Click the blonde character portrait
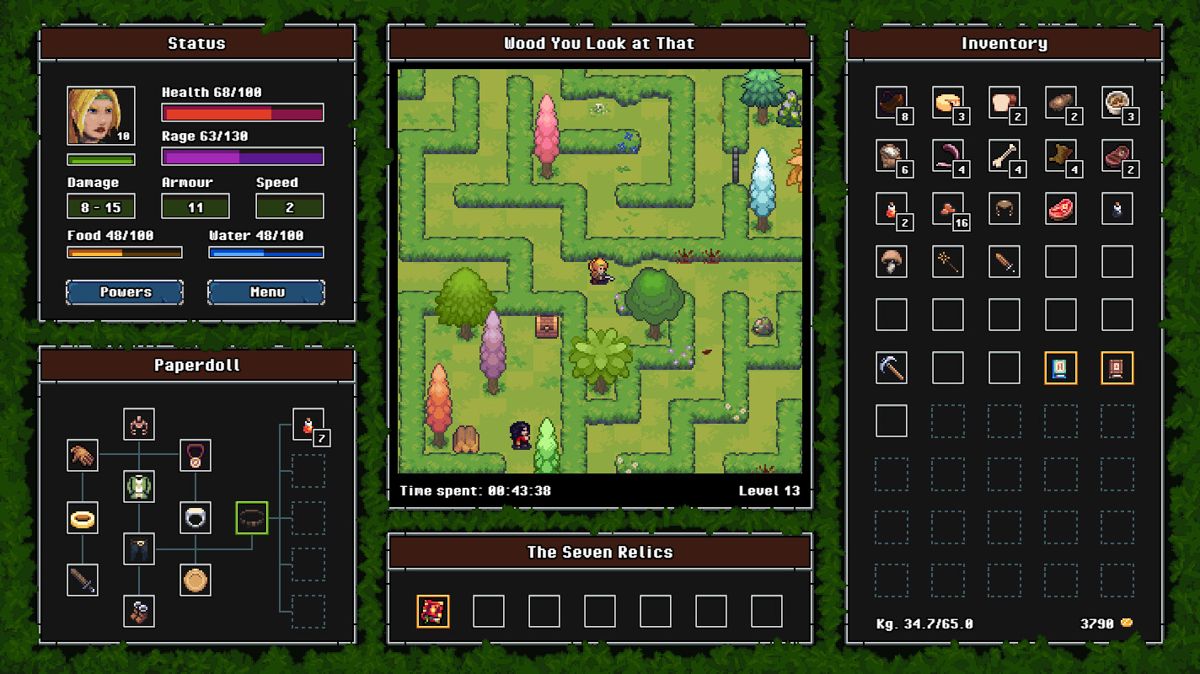The image size is (1200, 674). click(x=100, y=116)
